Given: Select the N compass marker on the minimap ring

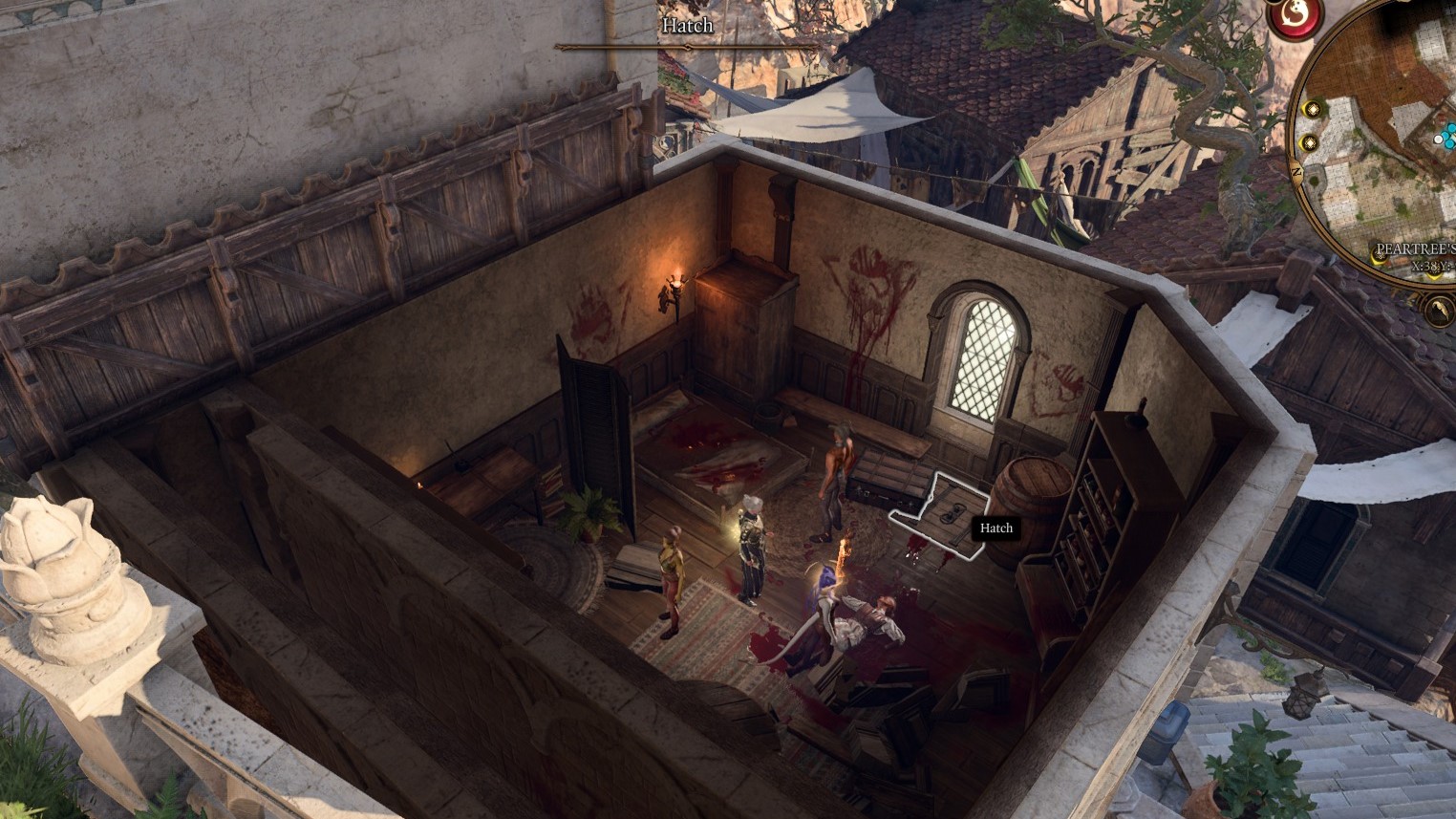Looking at the screenshot, I should tap(1296, 170).
